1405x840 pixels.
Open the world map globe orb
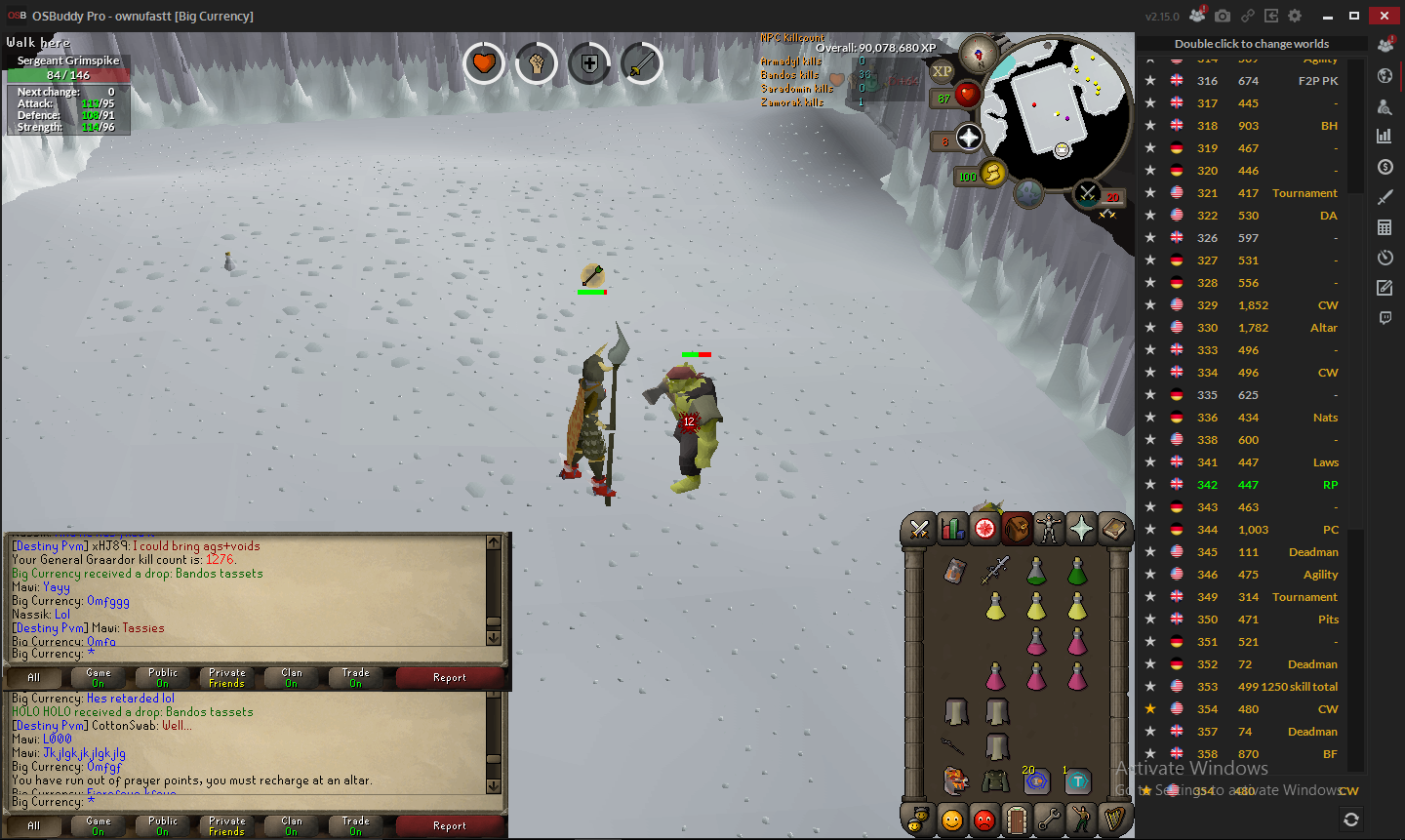click(1029, 193)
